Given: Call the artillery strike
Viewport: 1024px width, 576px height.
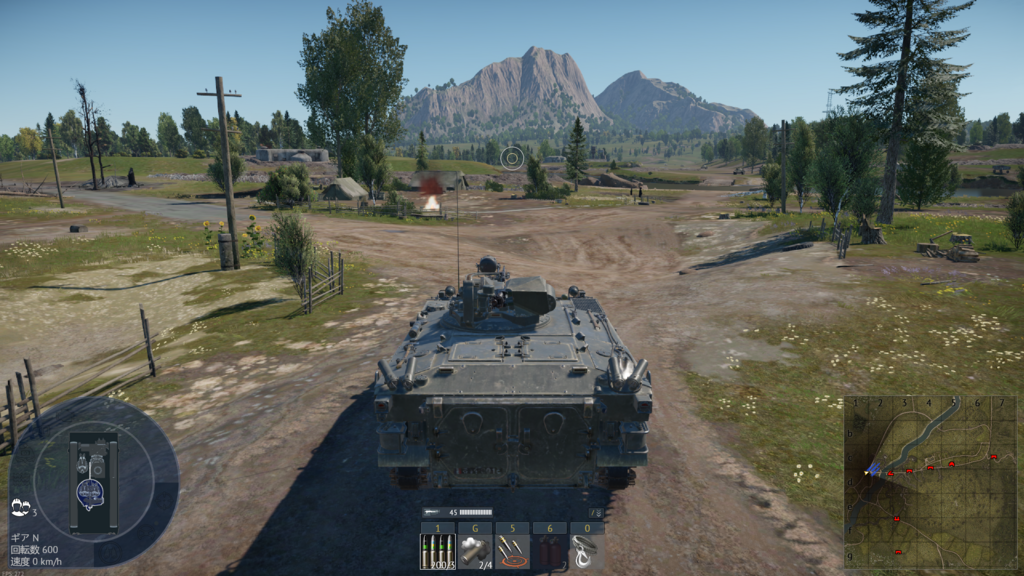Looking at the screenshot, I should (x=513, y=551).
